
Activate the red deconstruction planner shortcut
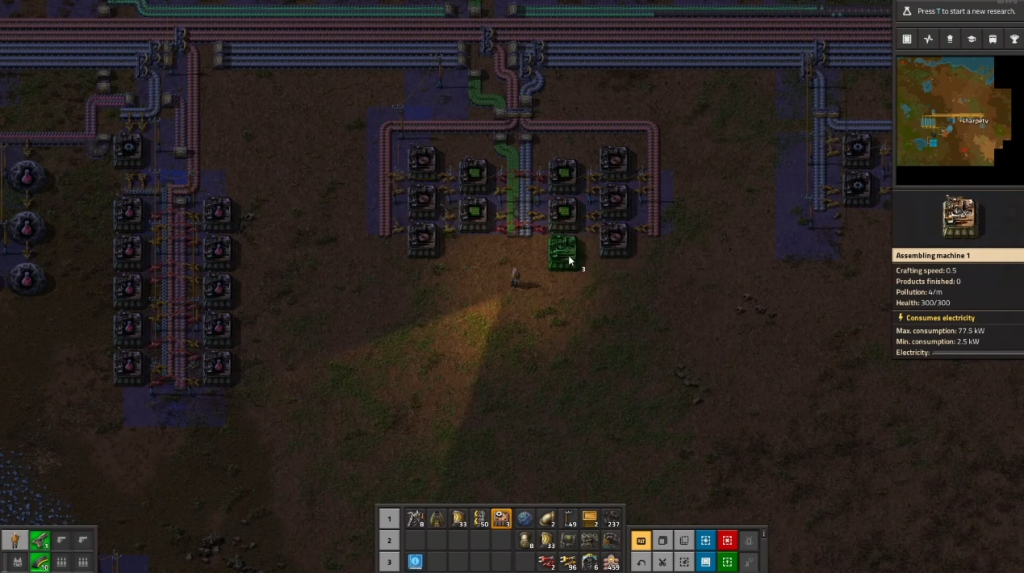point(727,540)
